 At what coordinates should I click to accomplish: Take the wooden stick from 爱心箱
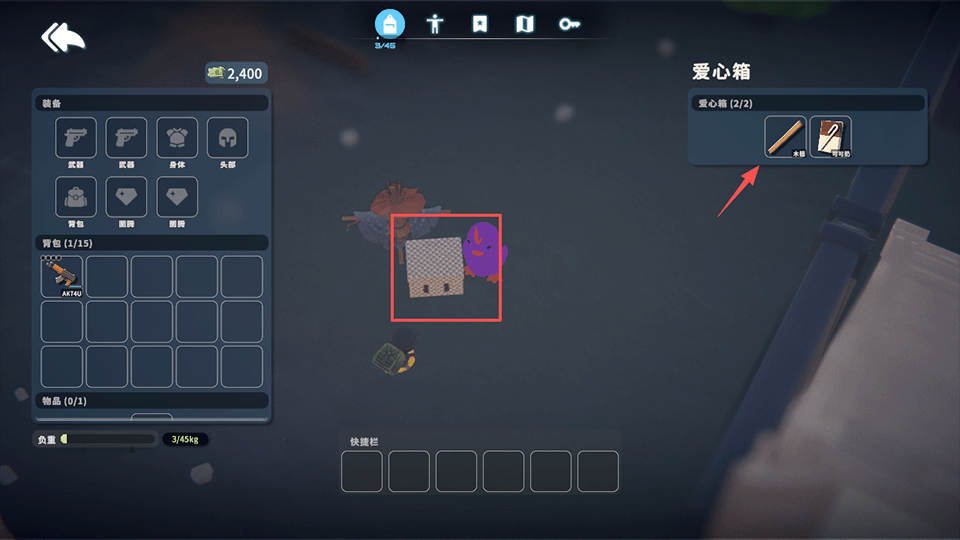pos(785,137)
